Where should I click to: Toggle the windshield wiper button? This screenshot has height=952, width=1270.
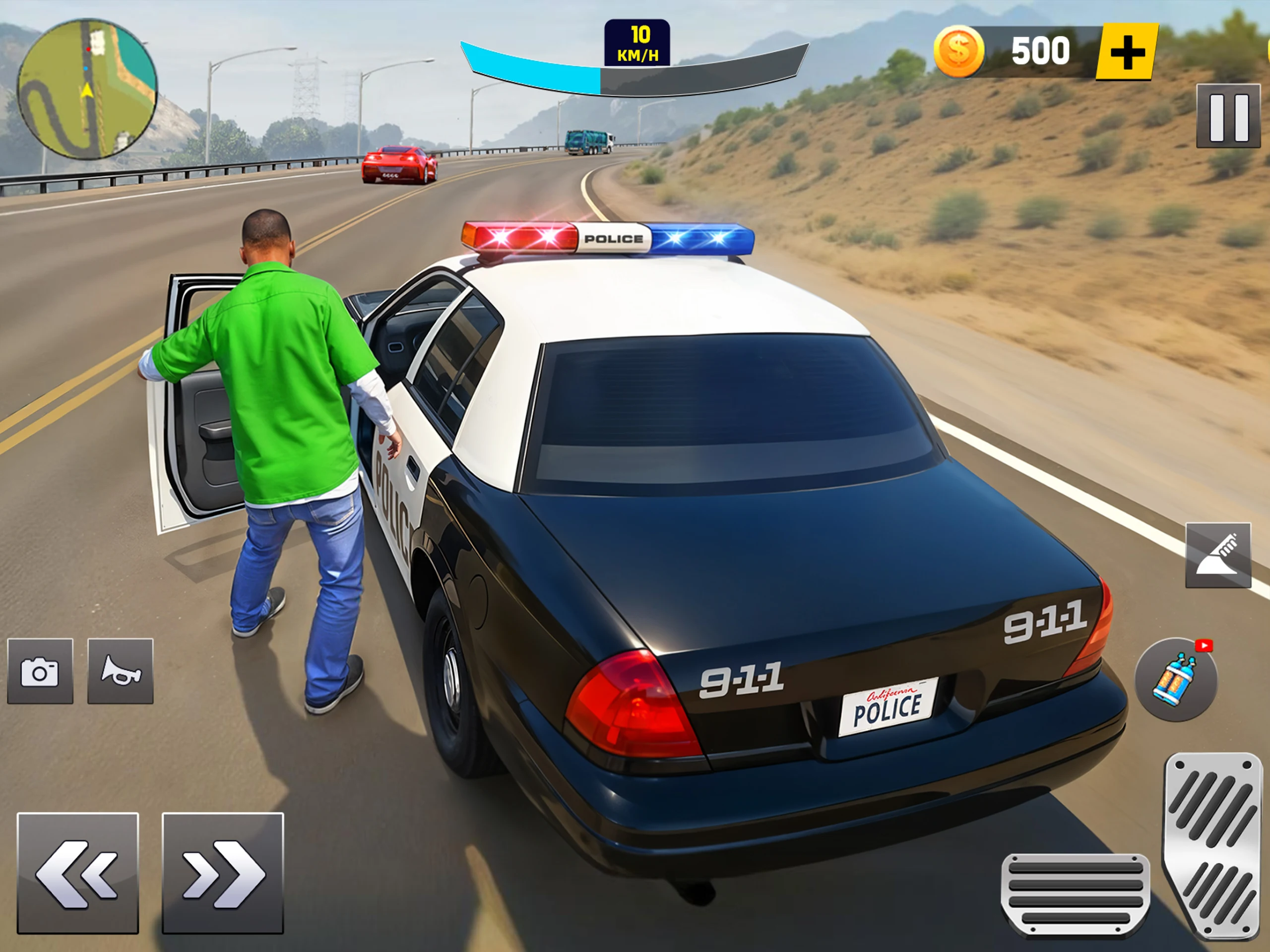(1218, 555)
